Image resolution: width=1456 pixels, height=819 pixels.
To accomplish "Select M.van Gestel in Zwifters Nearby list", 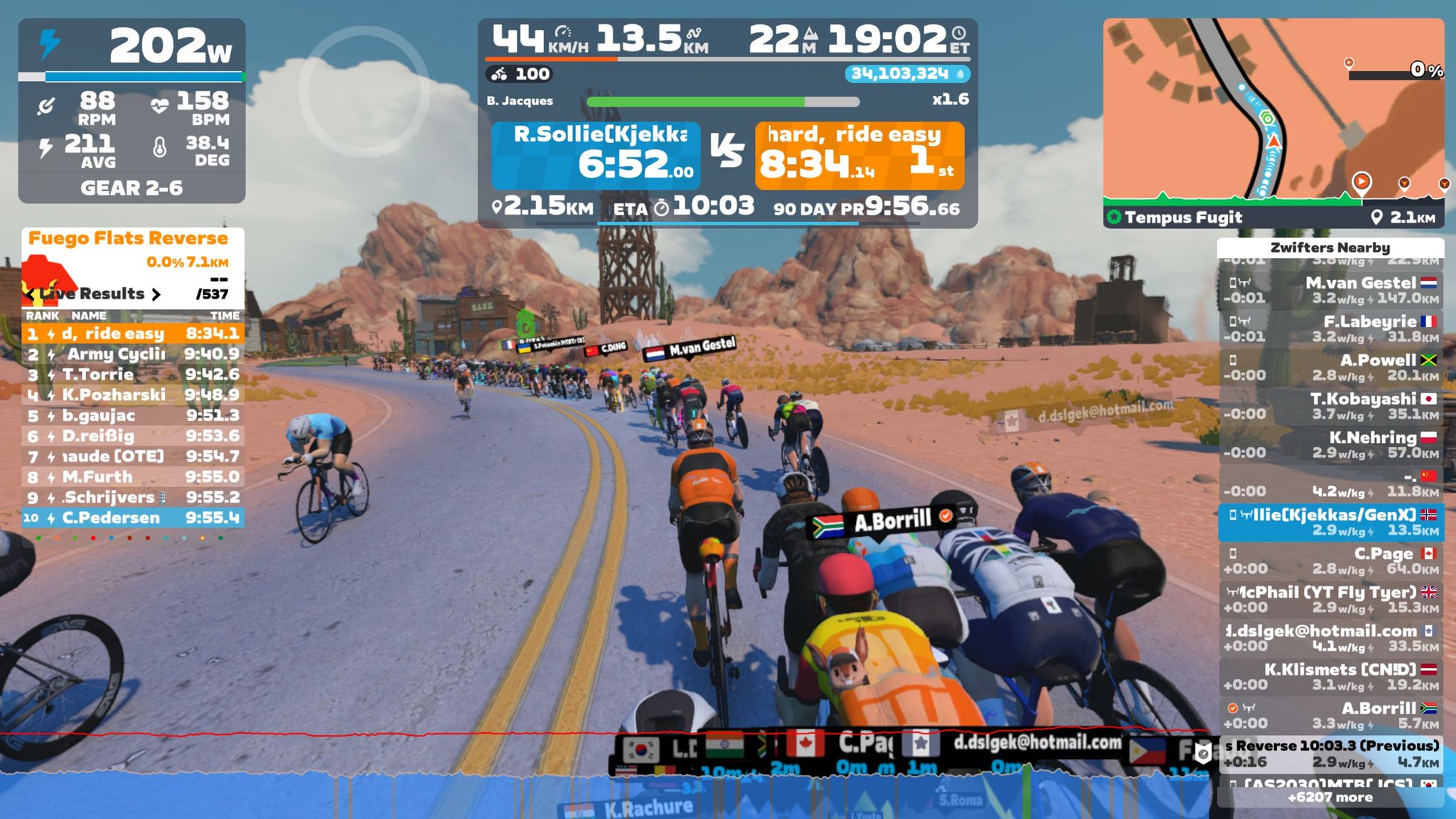I will pos(1329,290).
